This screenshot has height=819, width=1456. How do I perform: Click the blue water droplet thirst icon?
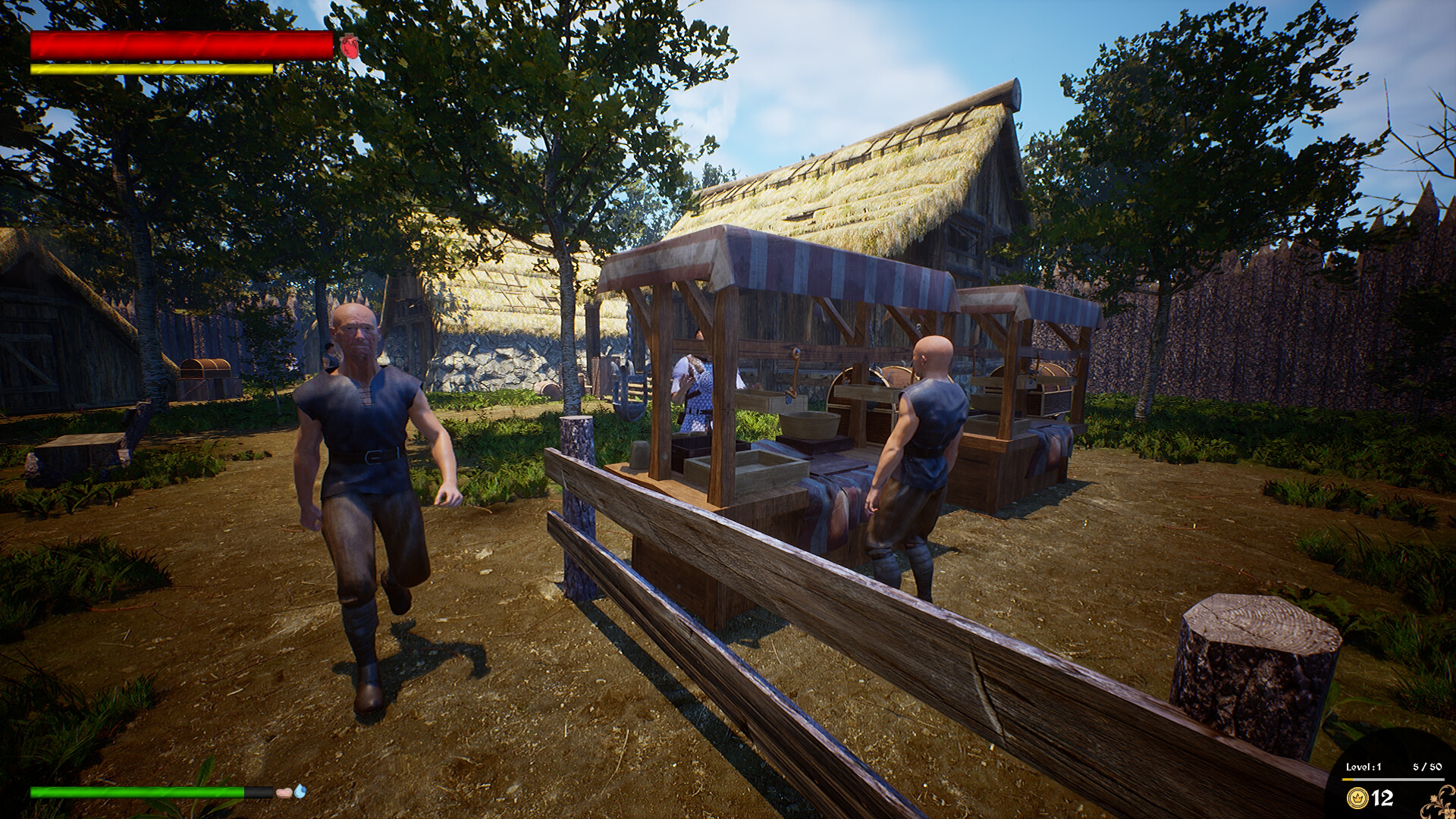pyautogui.click(x=300, y=791)
